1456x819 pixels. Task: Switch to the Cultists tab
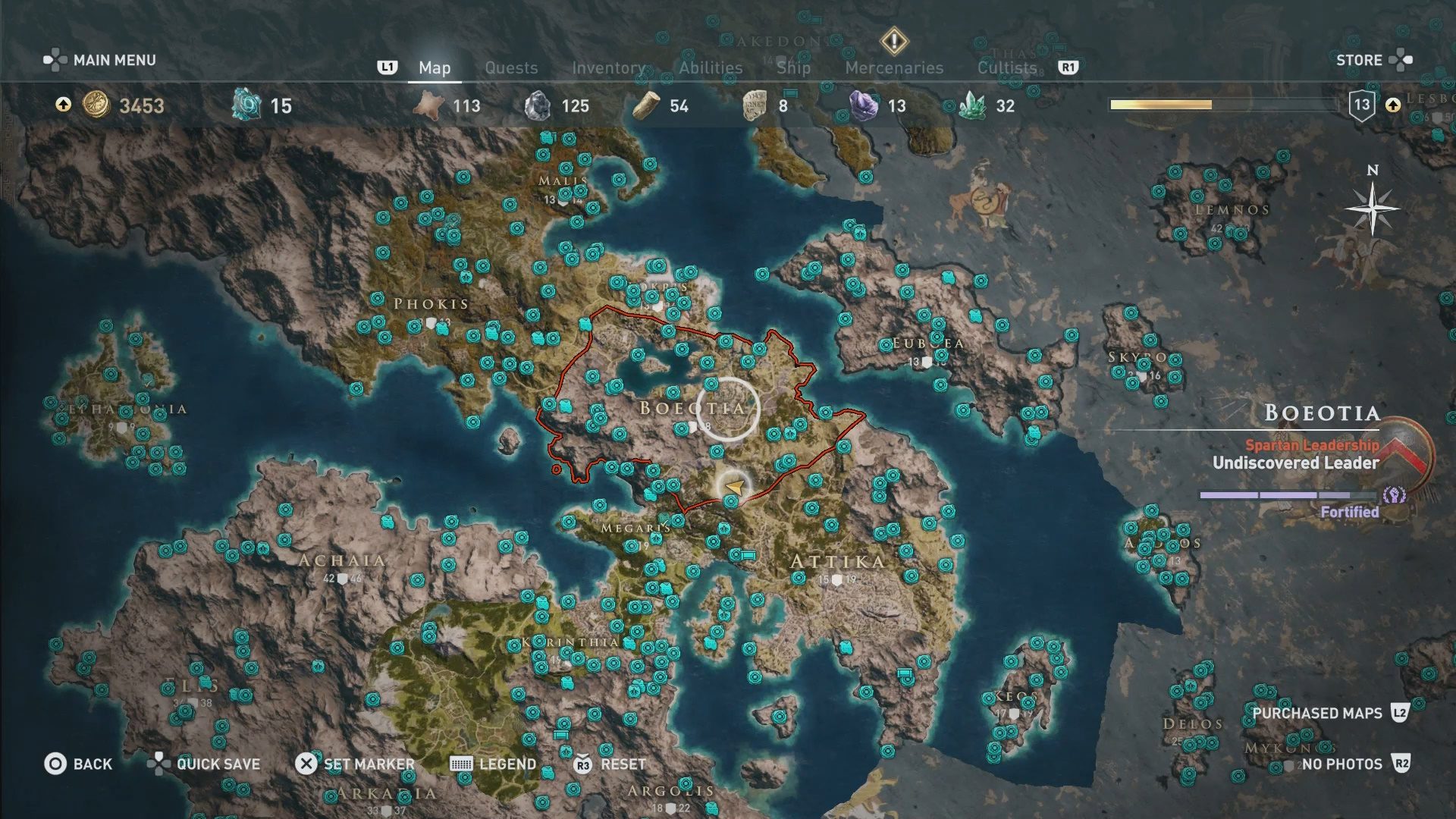pyautogui.click(x=1006, y=67)
